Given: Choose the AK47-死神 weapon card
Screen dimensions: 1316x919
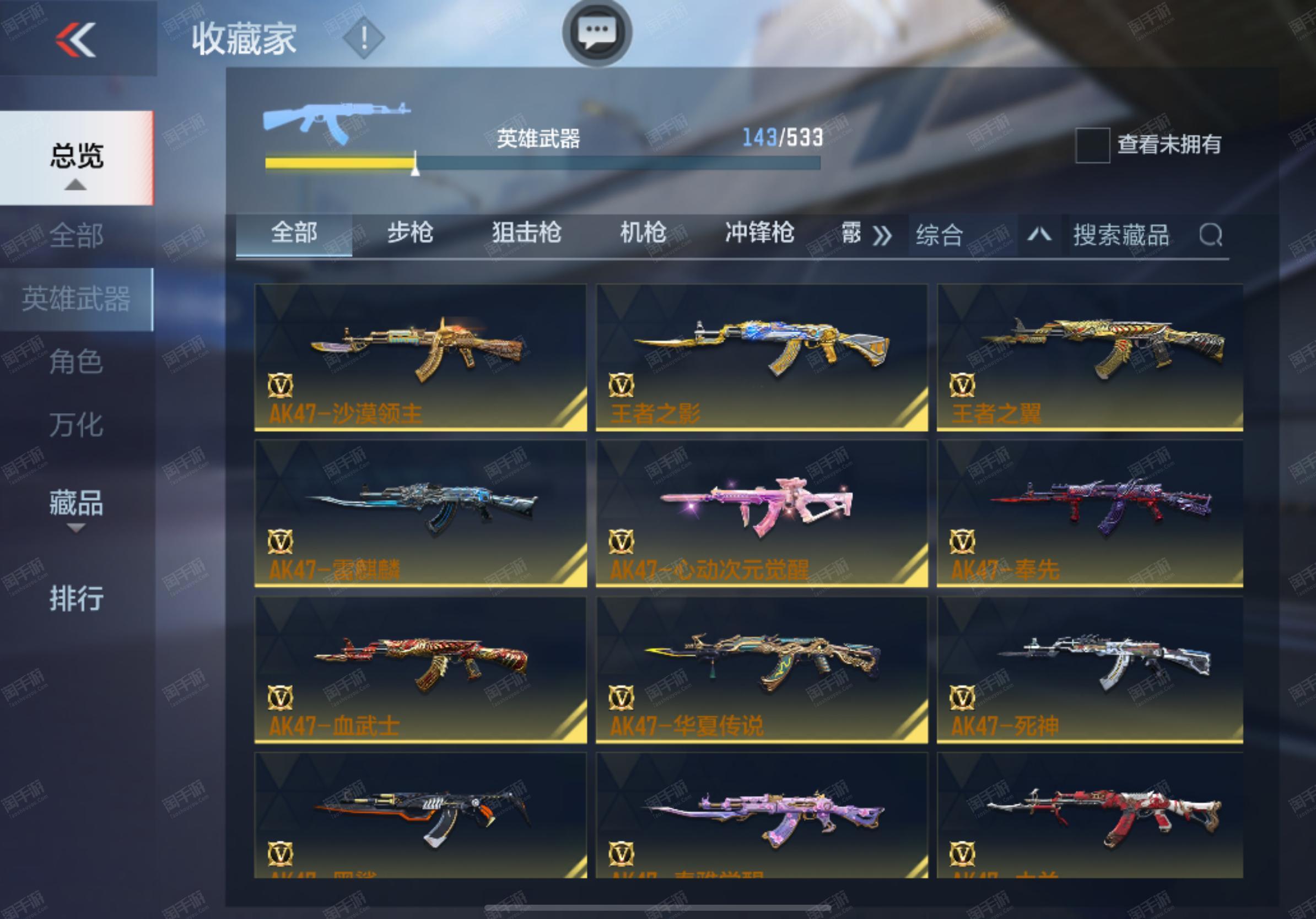Looking at the screenshot, I should coord(1089,669).
